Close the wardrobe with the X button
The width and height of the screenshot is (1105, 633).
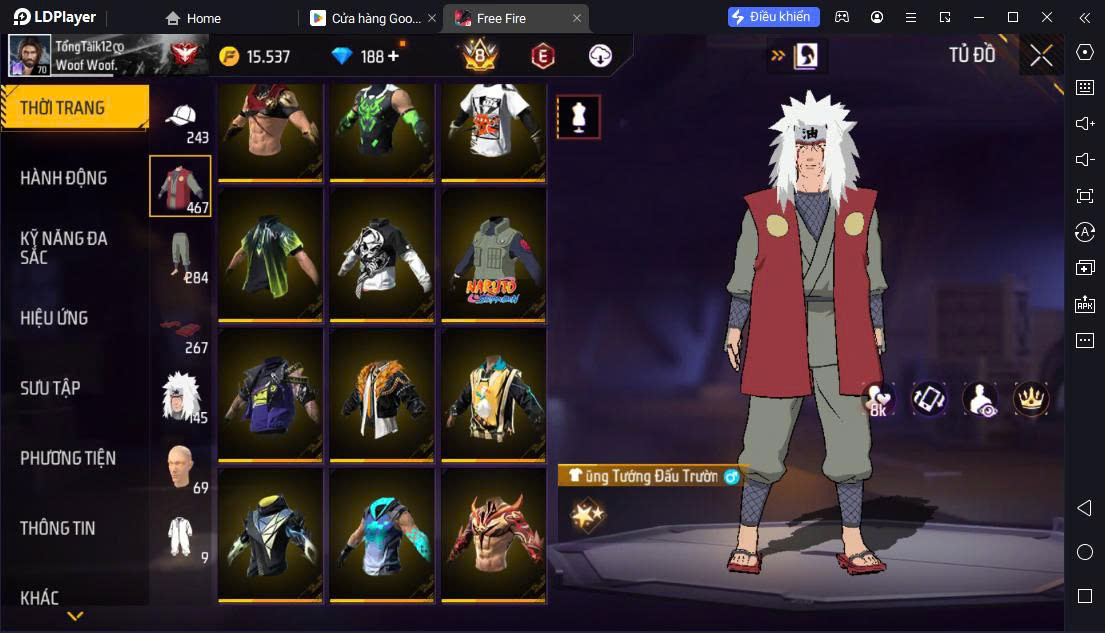1041,56
